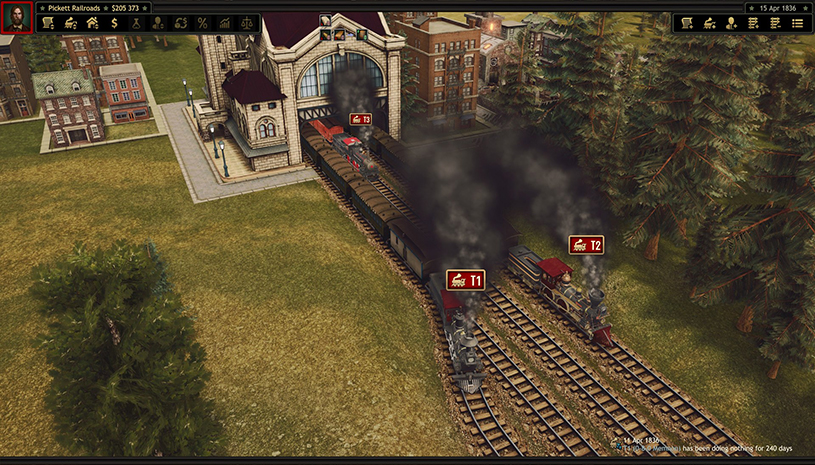Open the money exchange arrows icon
The width and height of the screenshot is (815, 465).
pos(180,23)
